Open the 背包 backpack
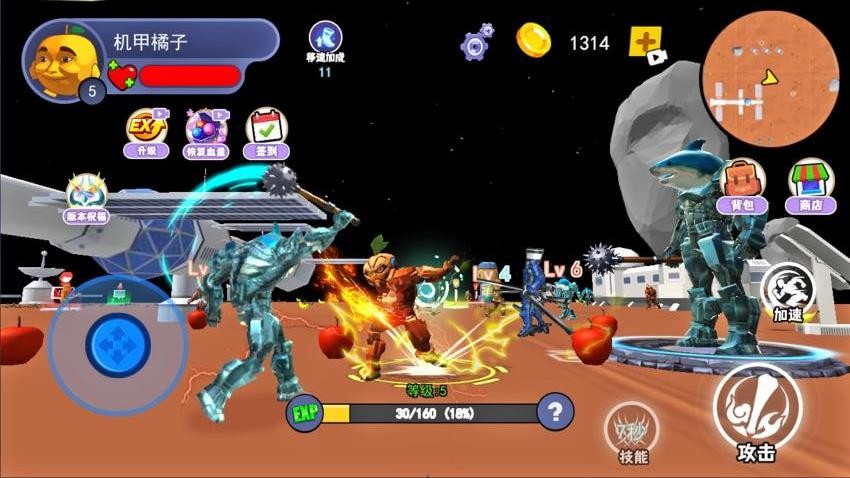The image size is (850, 478). click(742, 186)
